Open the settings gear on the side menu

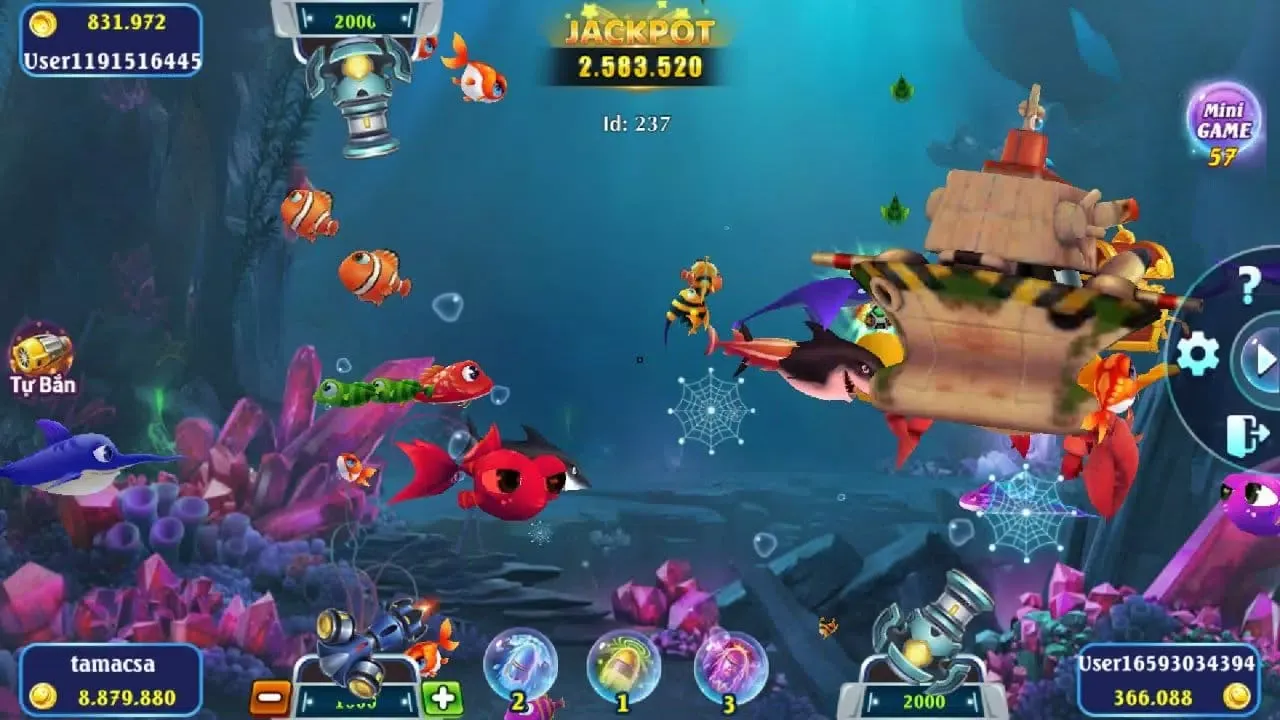click(x=1196, y=351)
